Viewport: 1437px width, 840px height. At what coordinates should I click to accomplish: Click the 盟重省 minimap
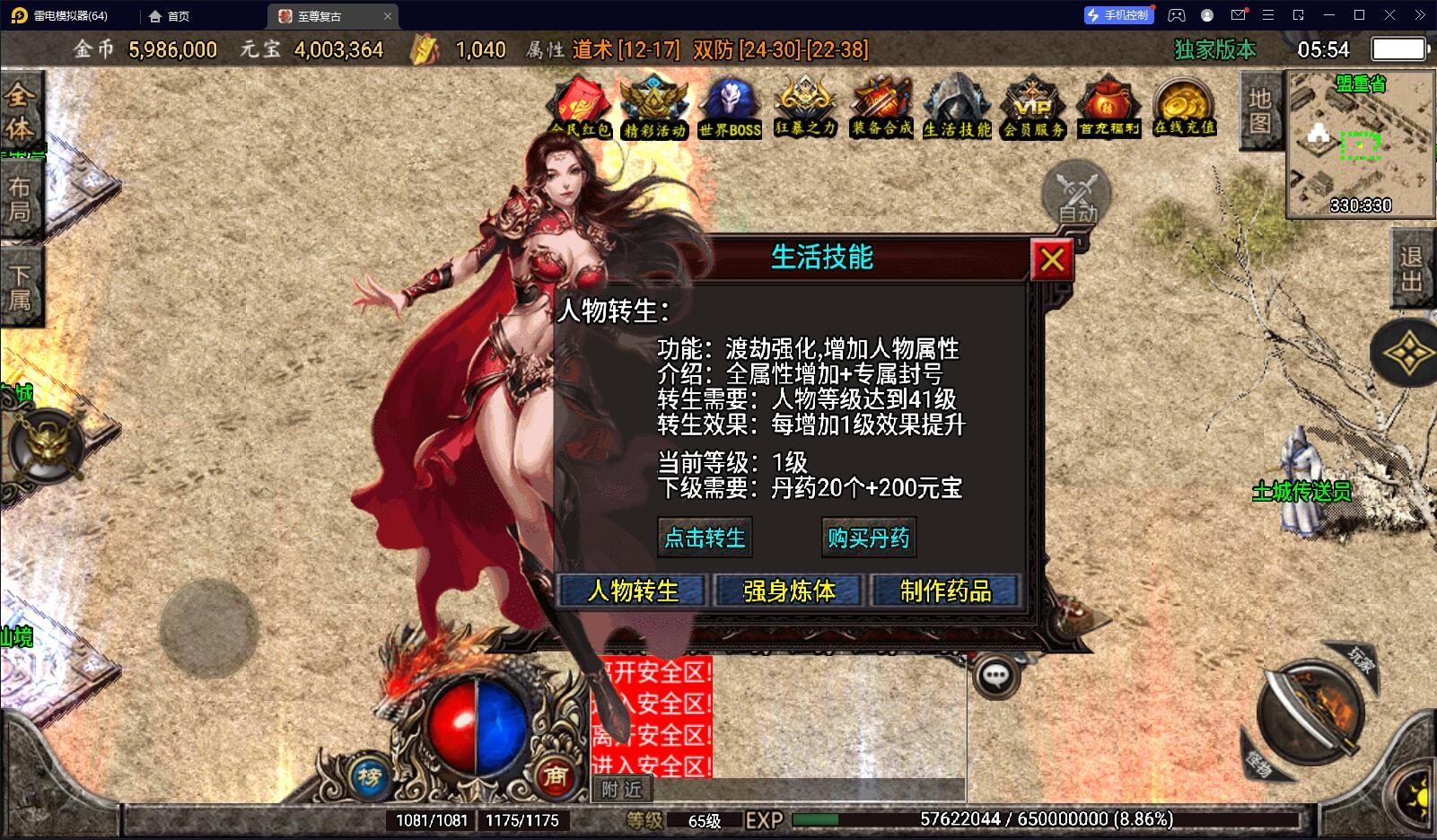1360,144
